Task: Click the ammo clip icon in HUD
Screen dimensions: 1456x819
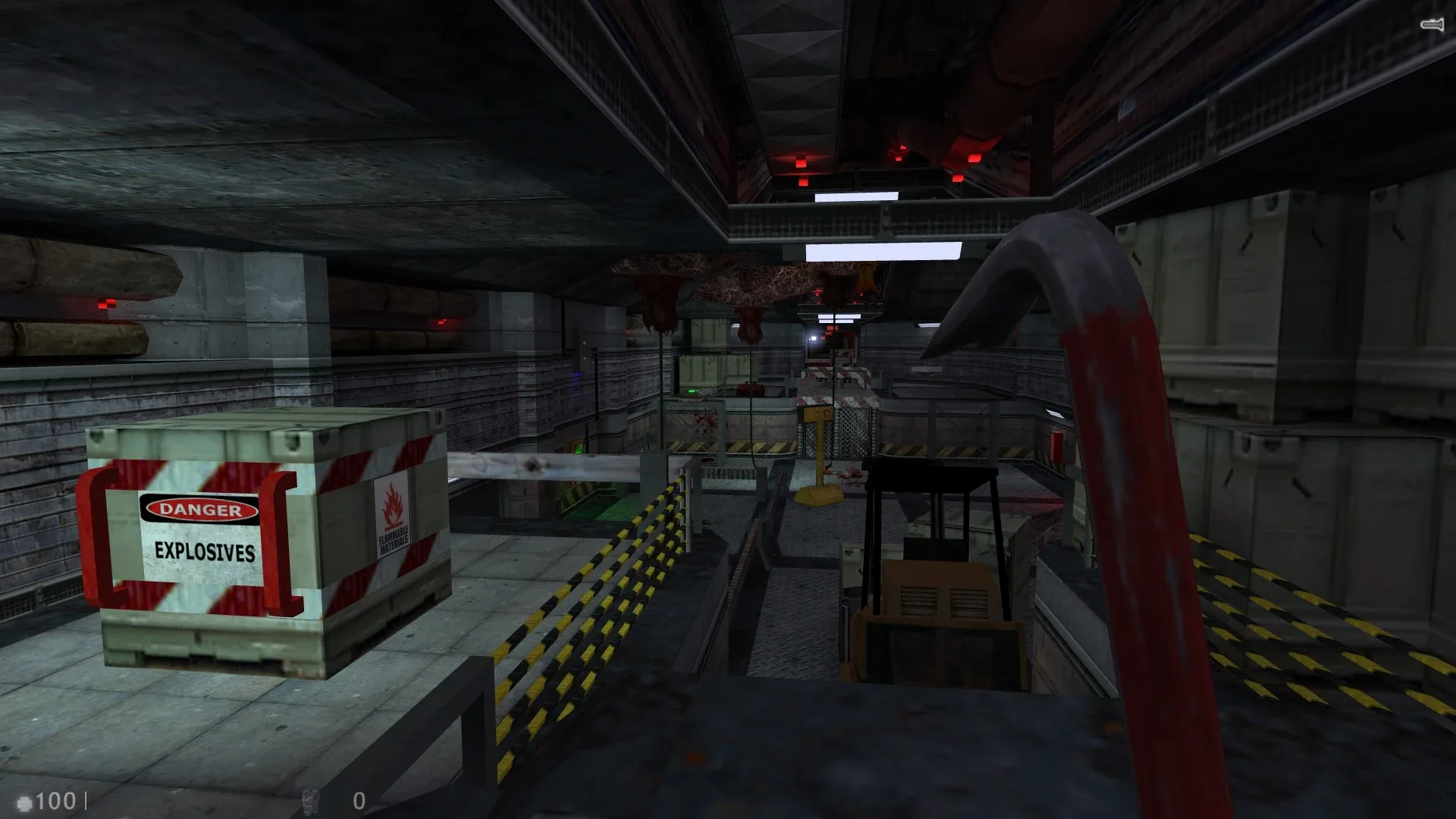Action: [x=311, y=800]
